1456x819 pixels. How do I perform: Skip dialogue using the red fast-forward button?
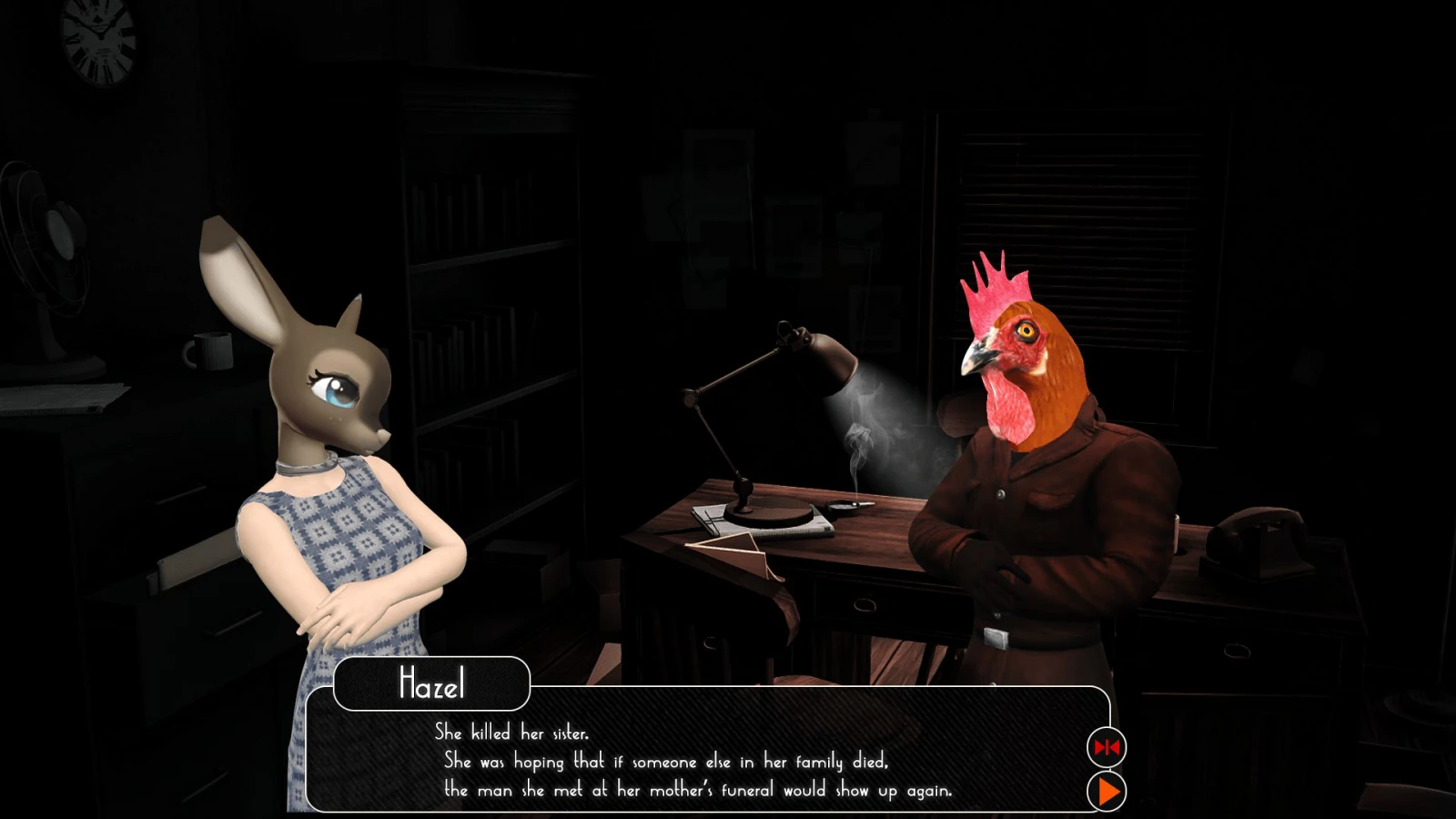[1107, 747]
